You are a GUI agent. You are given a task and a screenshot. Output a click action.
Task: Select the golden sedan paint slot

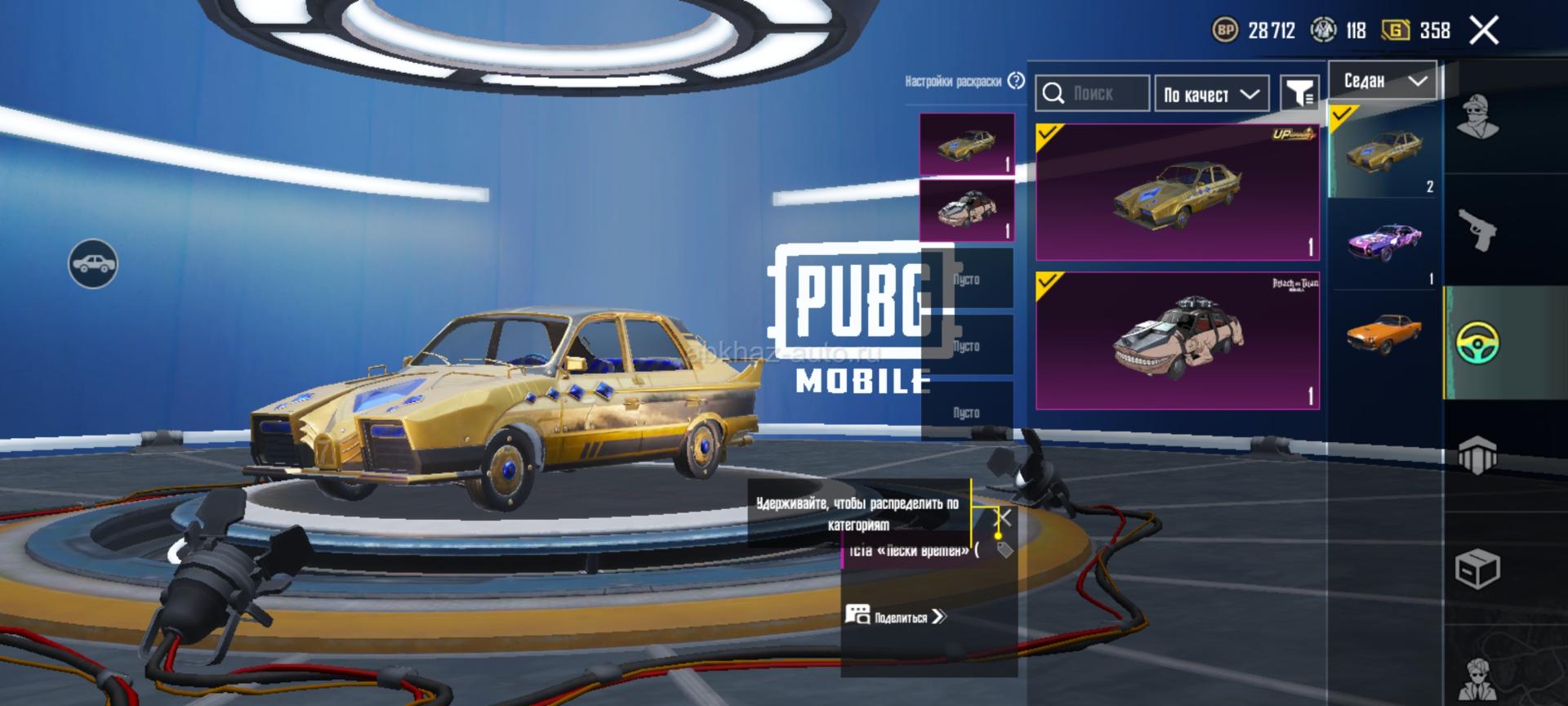(967, 144)
